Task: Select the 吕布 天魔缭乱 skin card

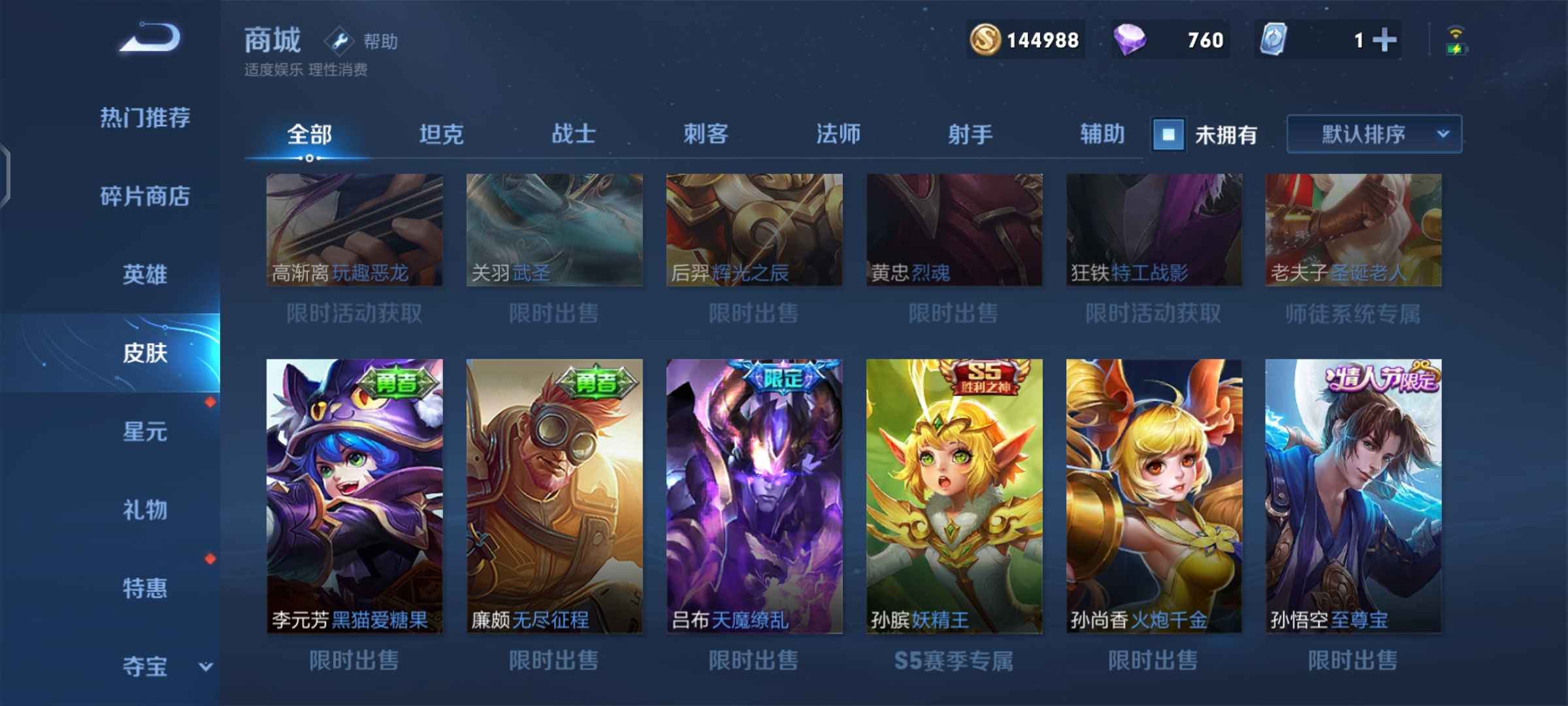Action: [754, 496]
